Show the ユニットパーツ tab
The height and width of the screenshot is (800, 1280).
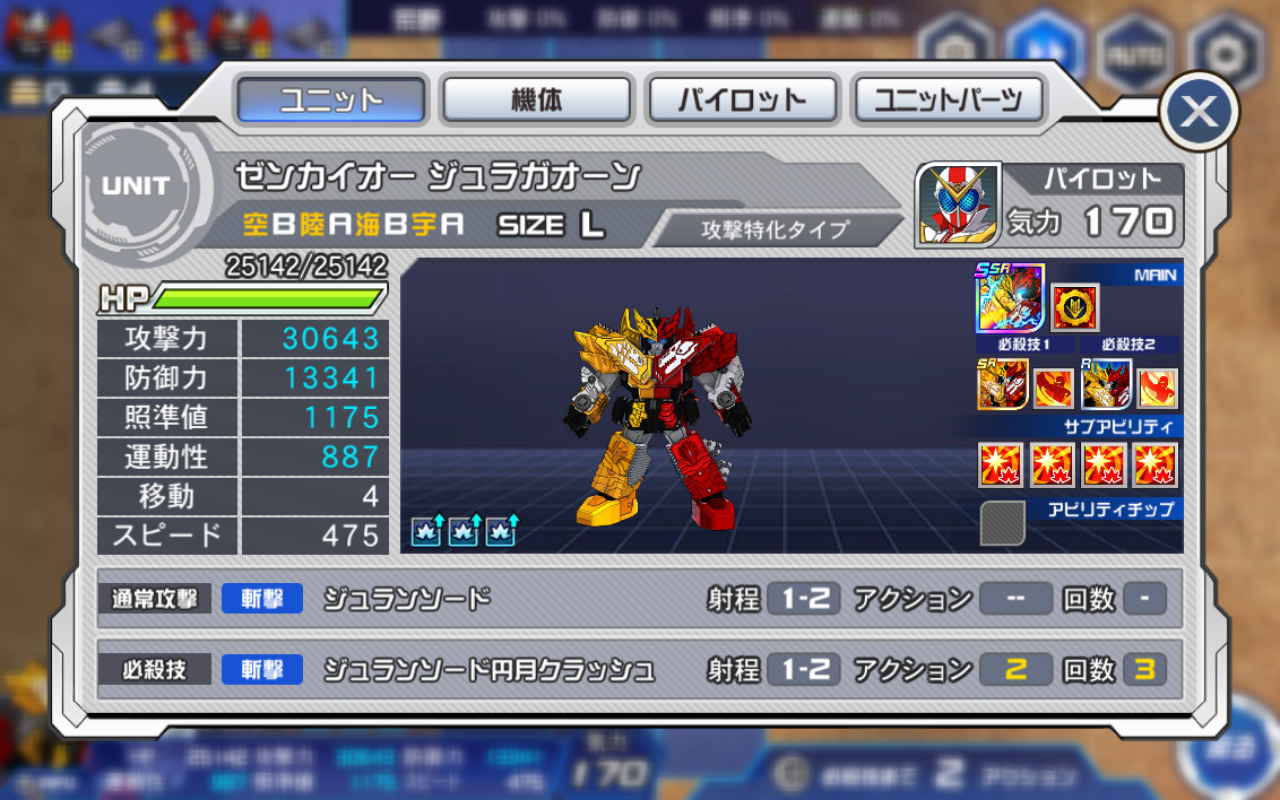(x=948, y=100)
